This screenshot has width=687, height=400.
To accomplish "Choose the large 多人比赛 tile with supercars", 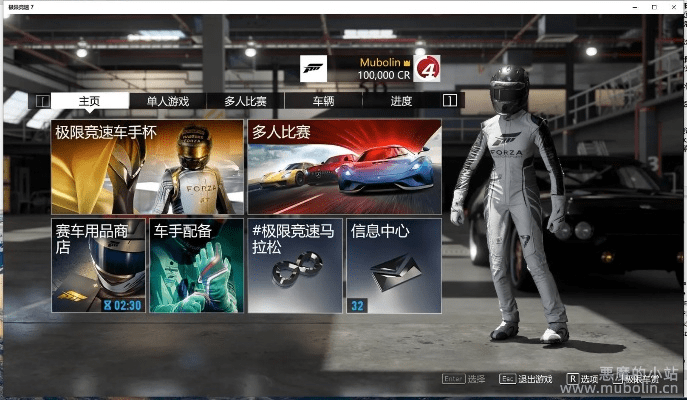I will pos(344,167).
